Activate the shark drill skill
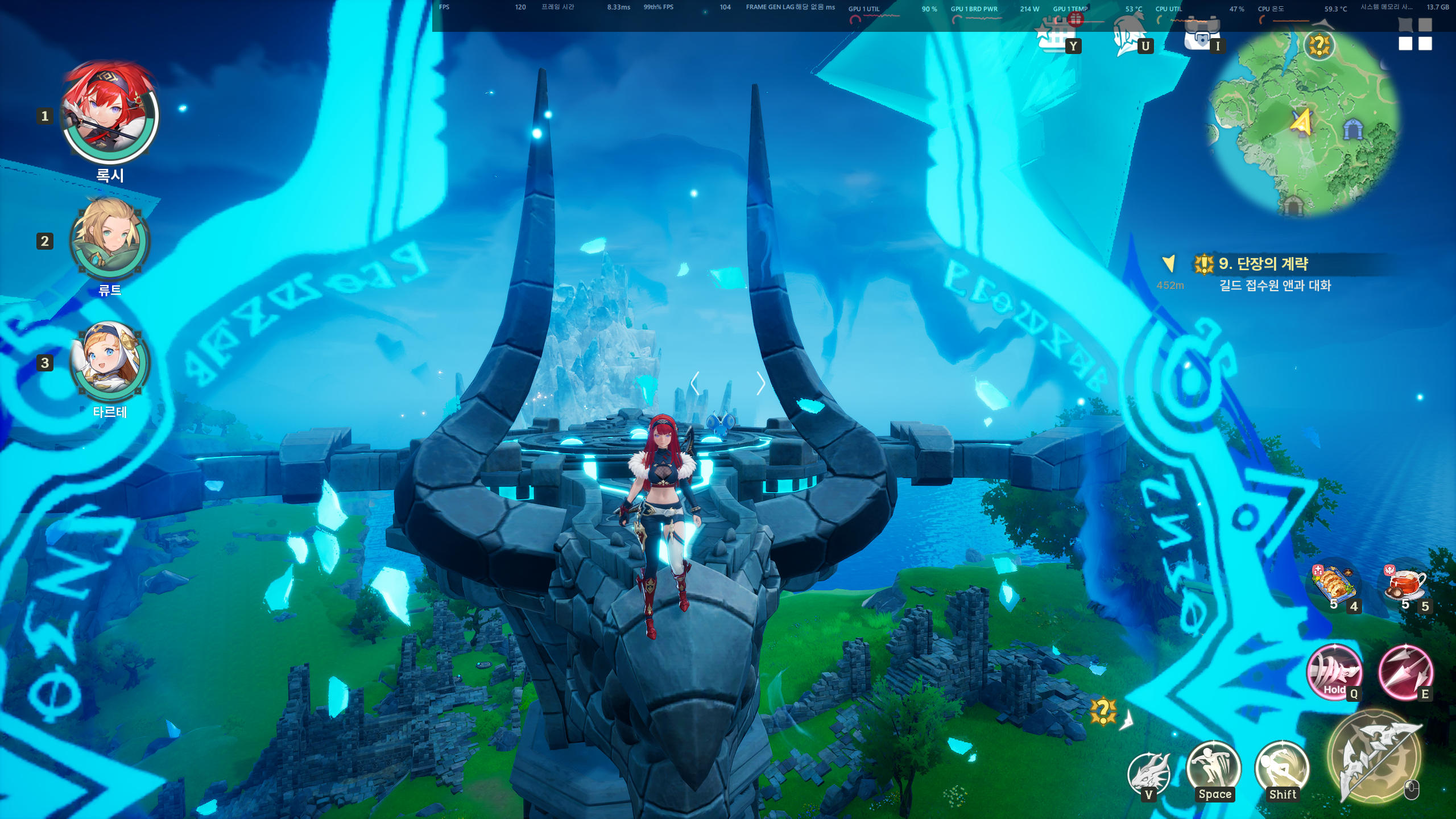Image resolution: width=1456 pixels, height=819 pixels. pos(1334,671)
